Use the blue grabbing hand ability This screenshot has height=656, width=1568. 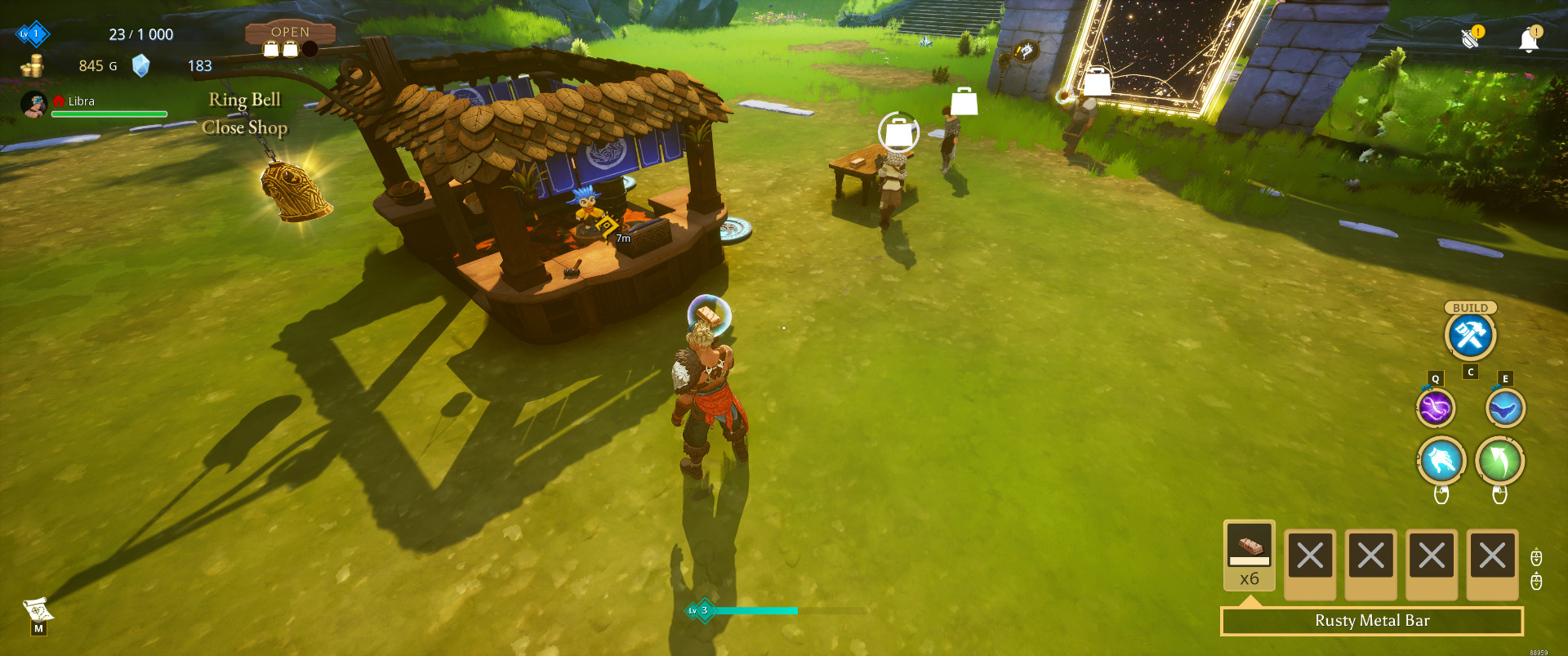click(1441, 461)
